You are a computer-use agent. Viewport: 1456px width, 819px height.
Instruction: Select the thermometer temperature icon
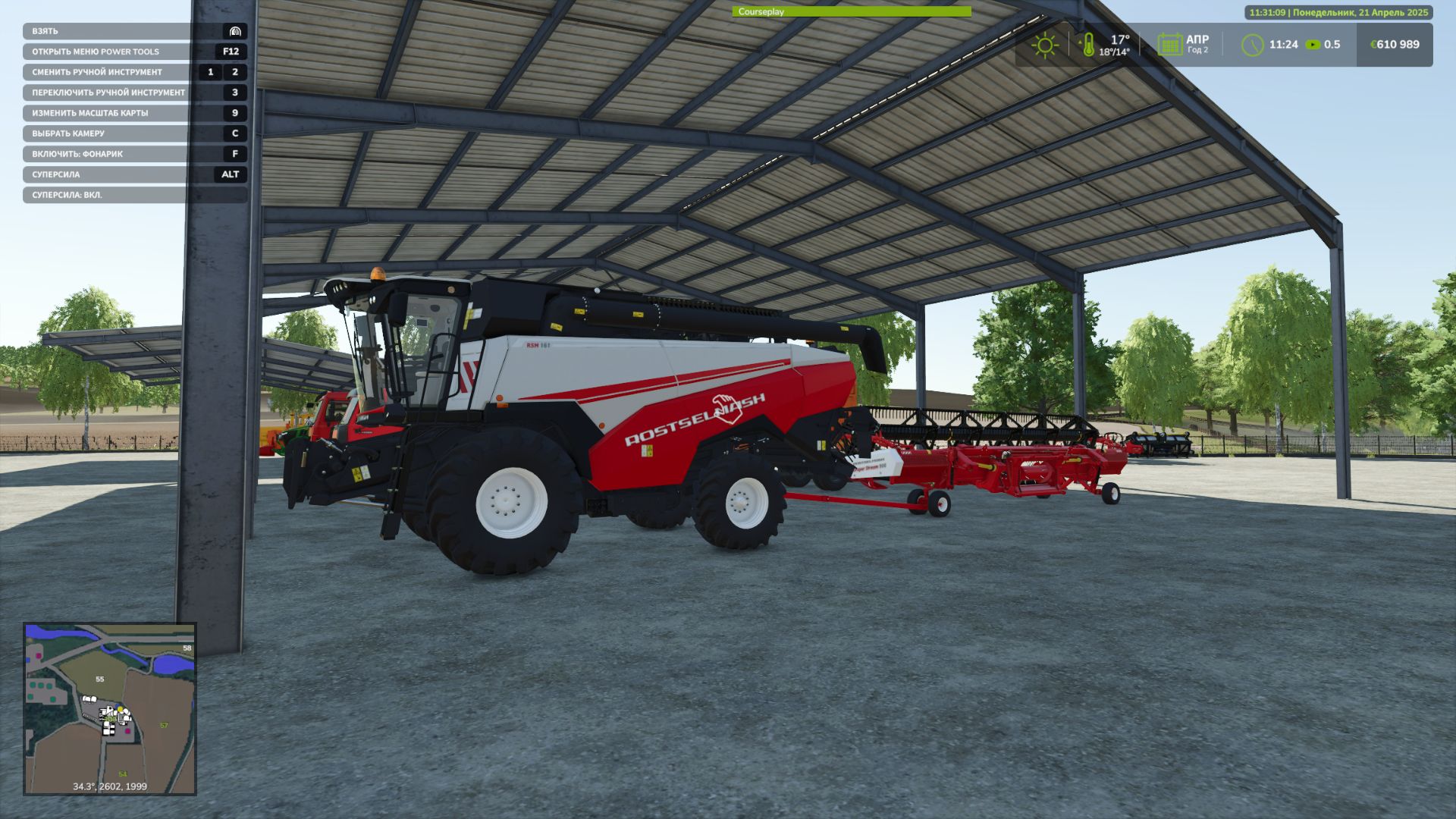[1089, 45]
